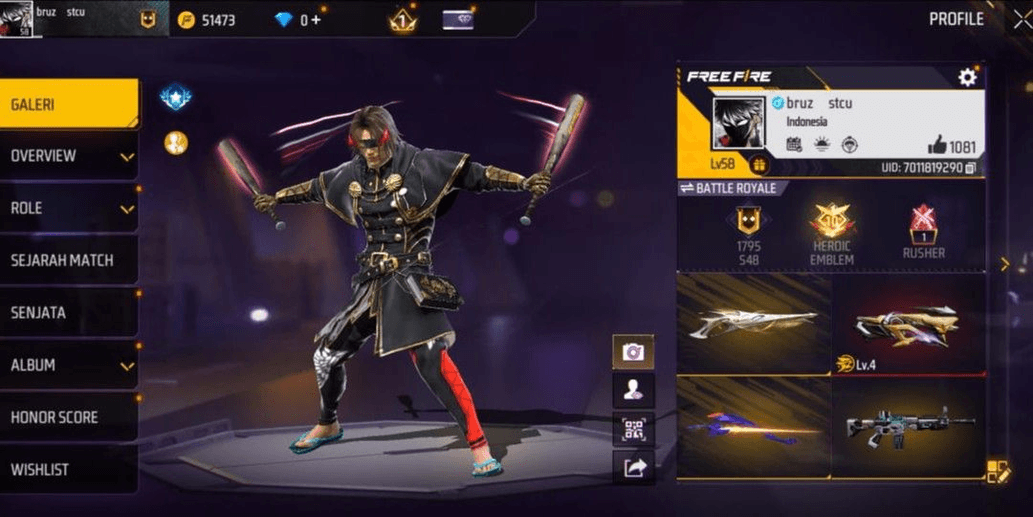The height and width of the screenshot is (517, 1033).
Task: Open profile settings gear icon
Action: coord(967,77)
